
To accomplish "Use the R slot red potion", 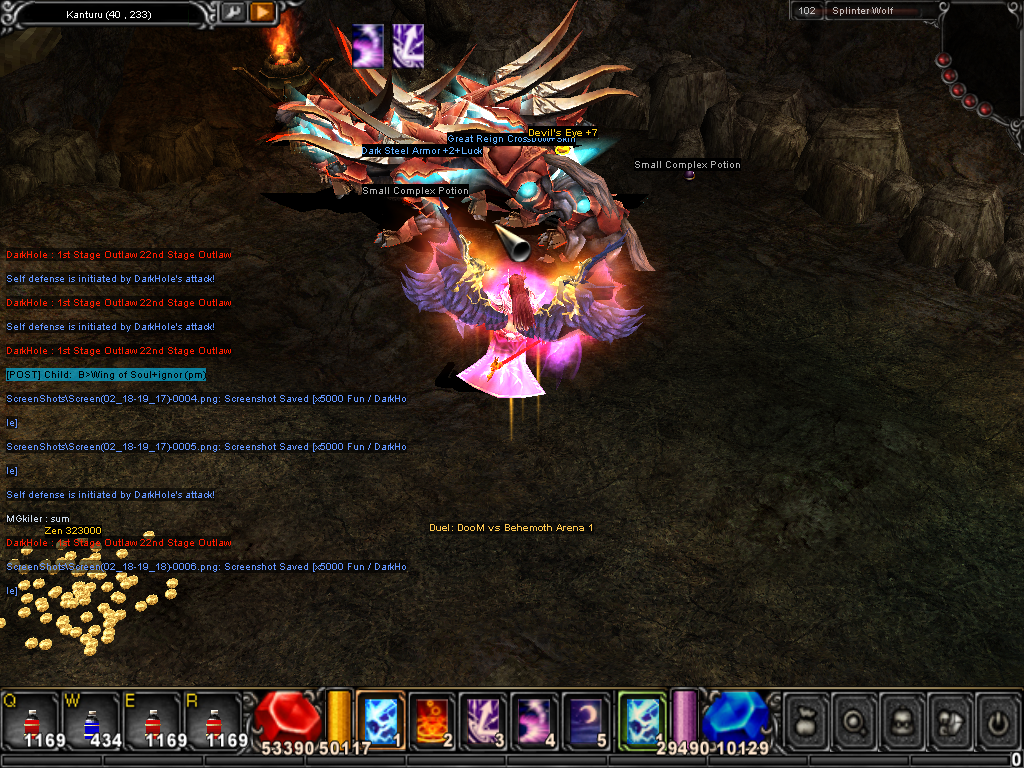I will coord(212,718).
